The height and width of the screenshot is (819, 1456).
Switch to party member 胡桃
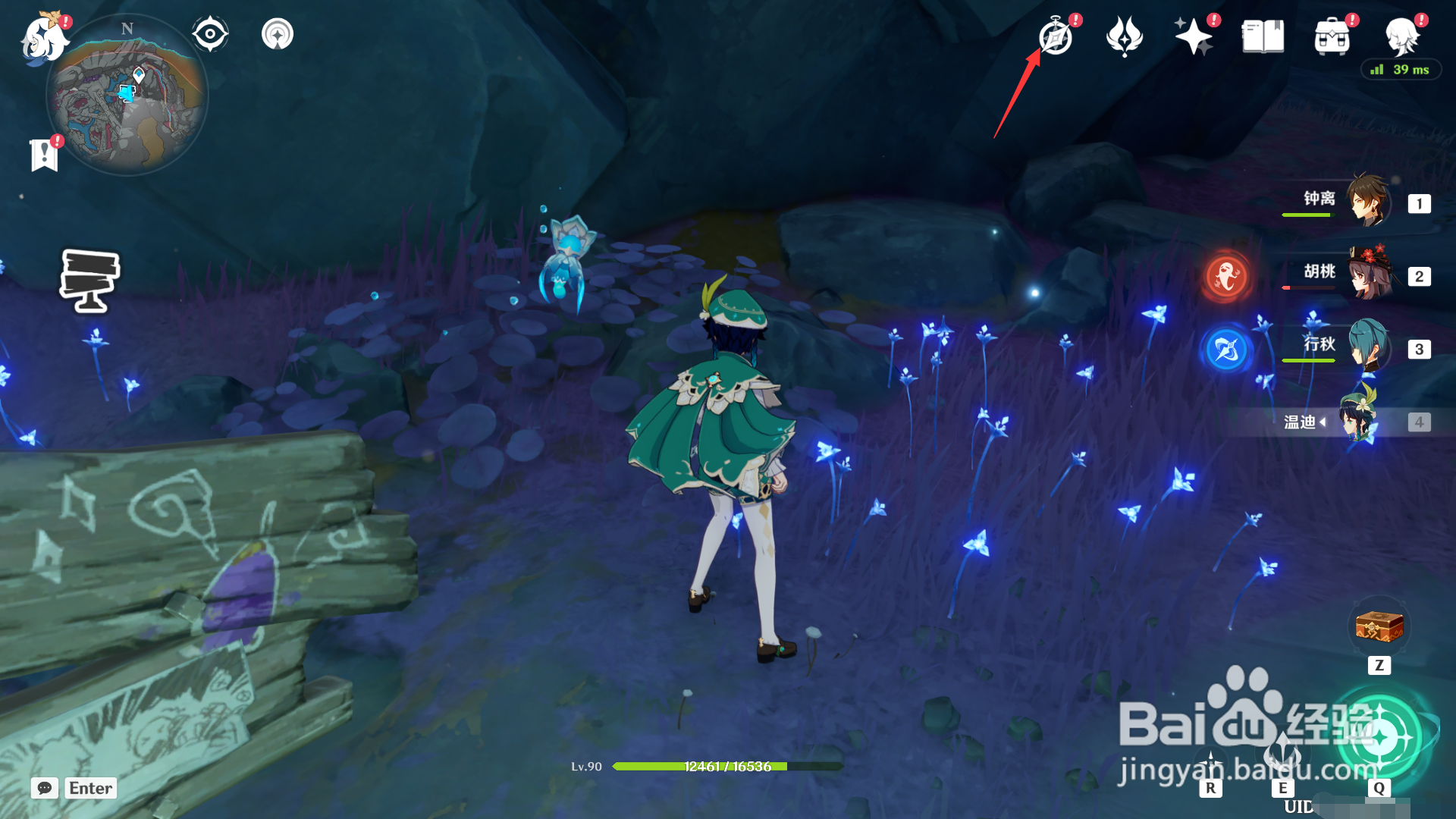[x=1368, y=275]
